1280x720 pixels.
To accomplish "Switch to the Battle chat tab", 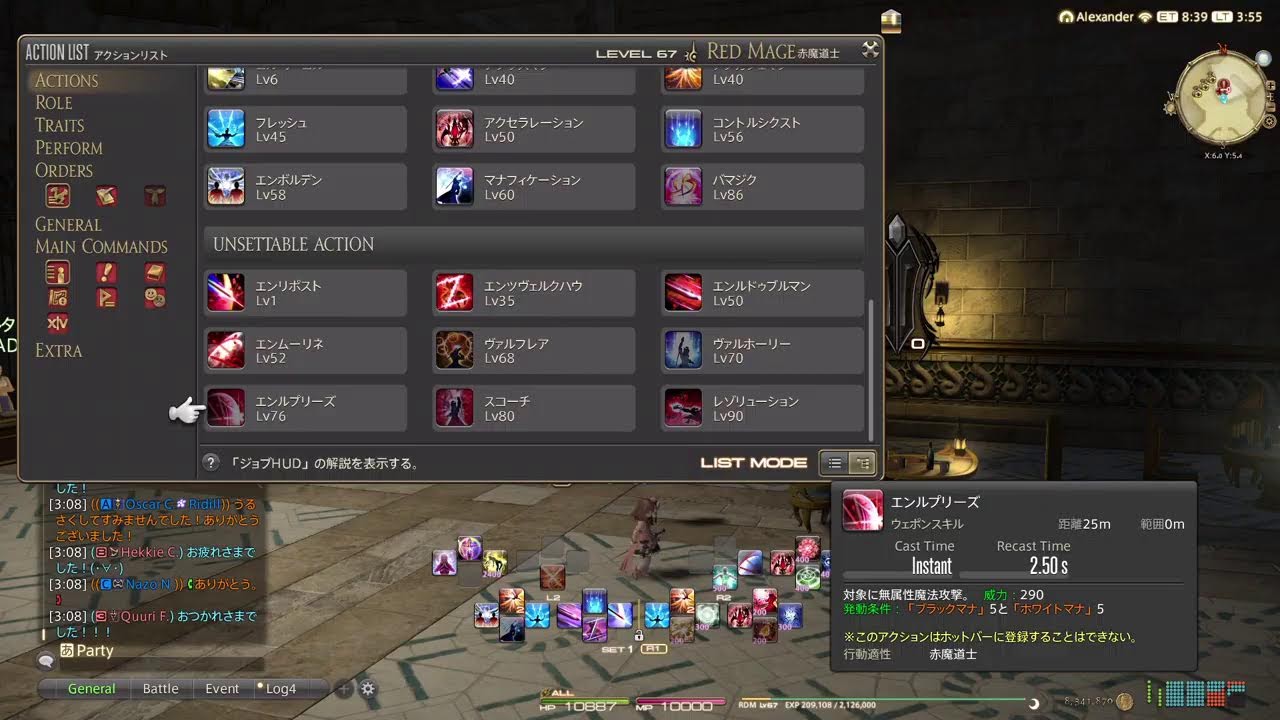I will click(x=161, y=688).
